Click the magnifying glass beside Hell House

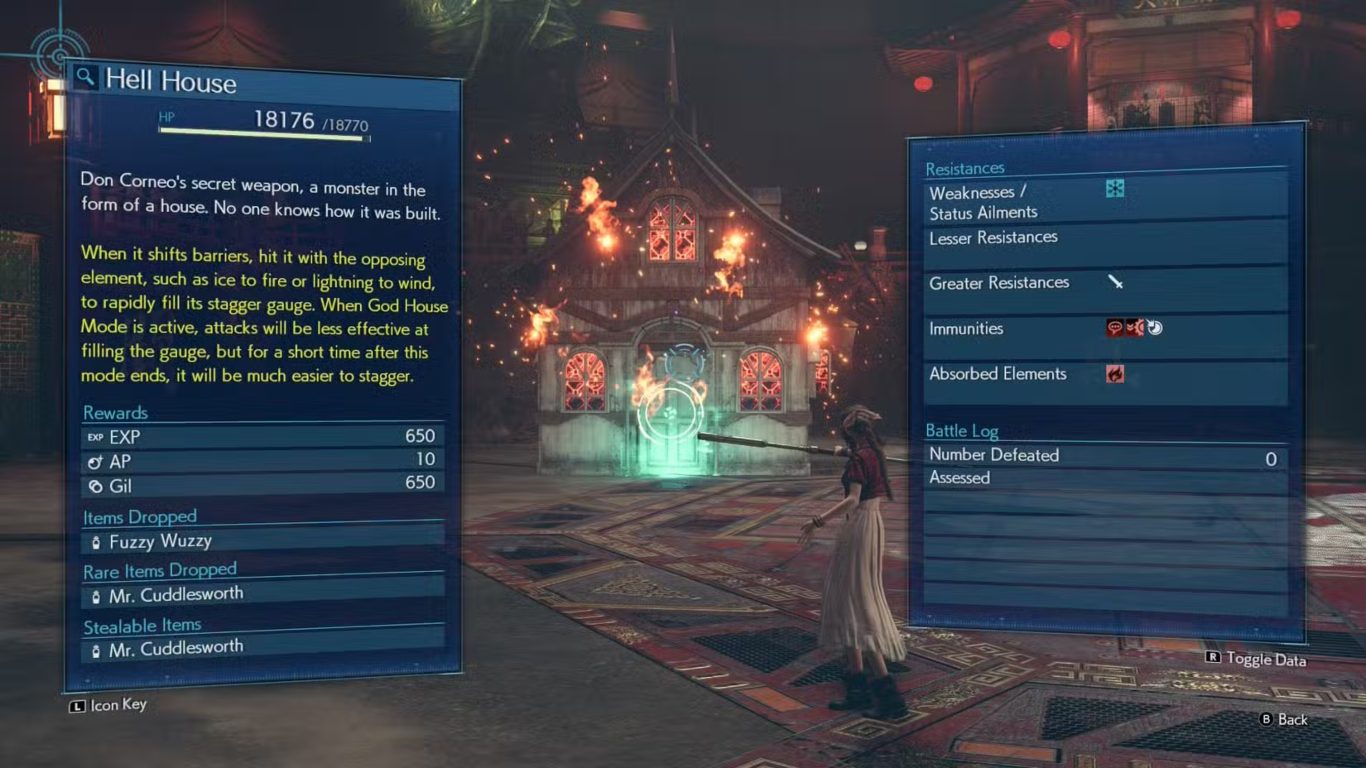pyautogui.click(x=86, y=77)
